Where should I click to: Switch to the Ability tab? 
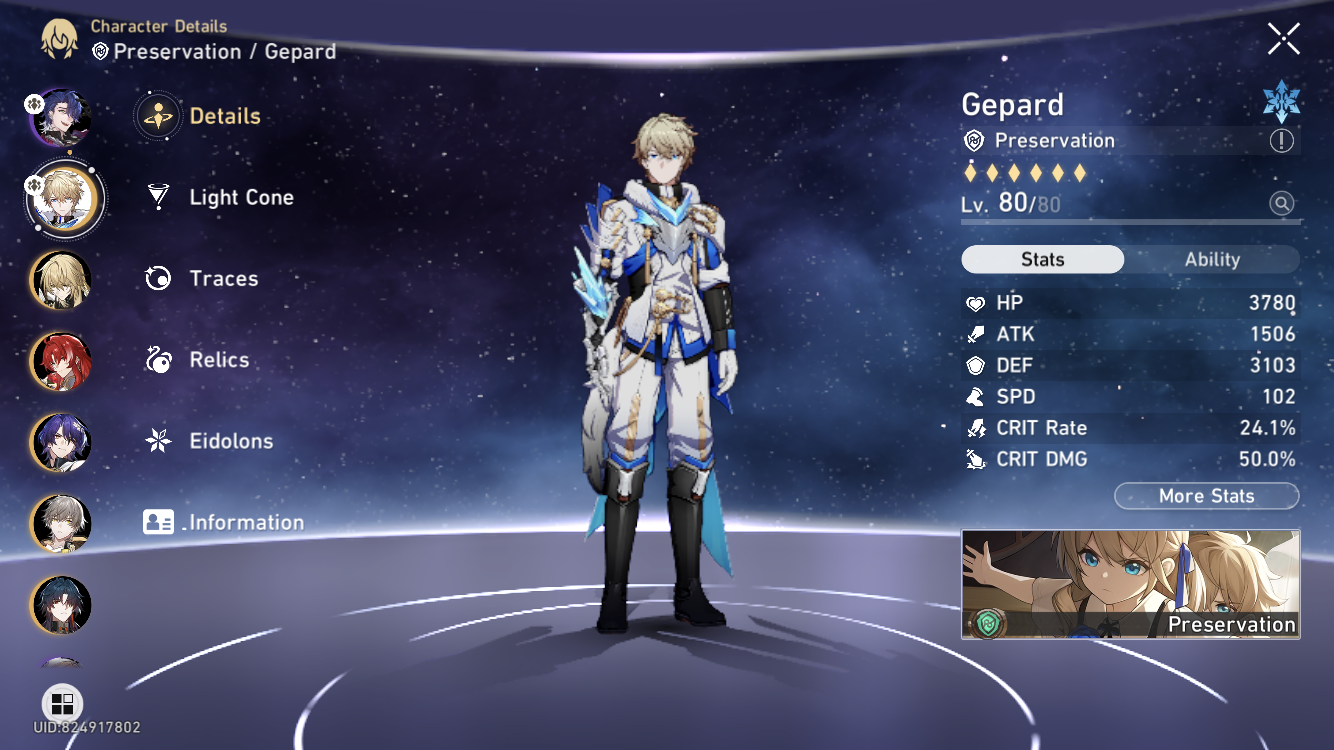tap(1212, 259)
